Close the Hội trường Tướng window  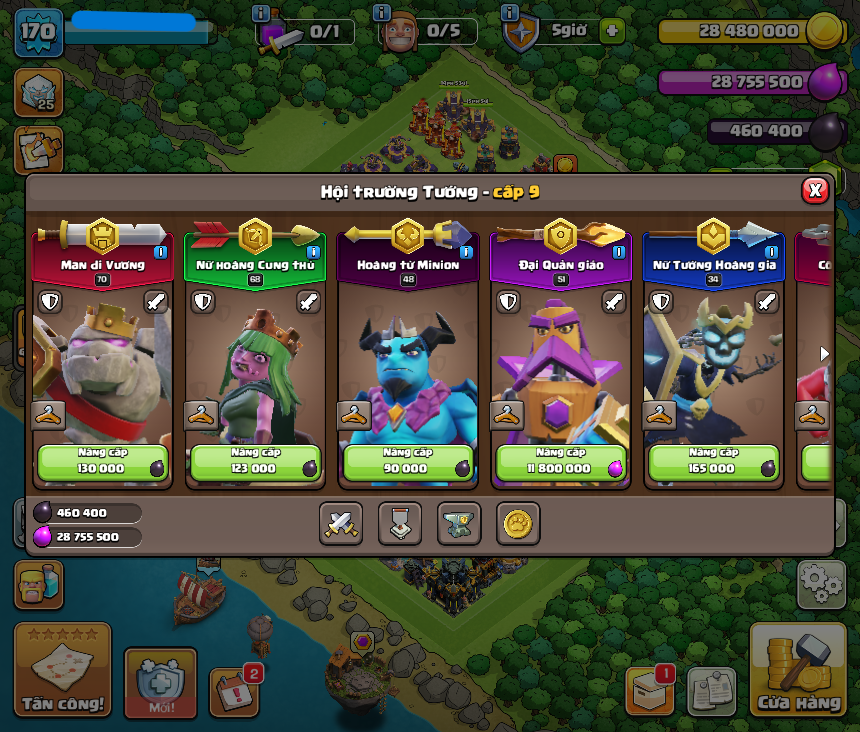pos(815,190)
